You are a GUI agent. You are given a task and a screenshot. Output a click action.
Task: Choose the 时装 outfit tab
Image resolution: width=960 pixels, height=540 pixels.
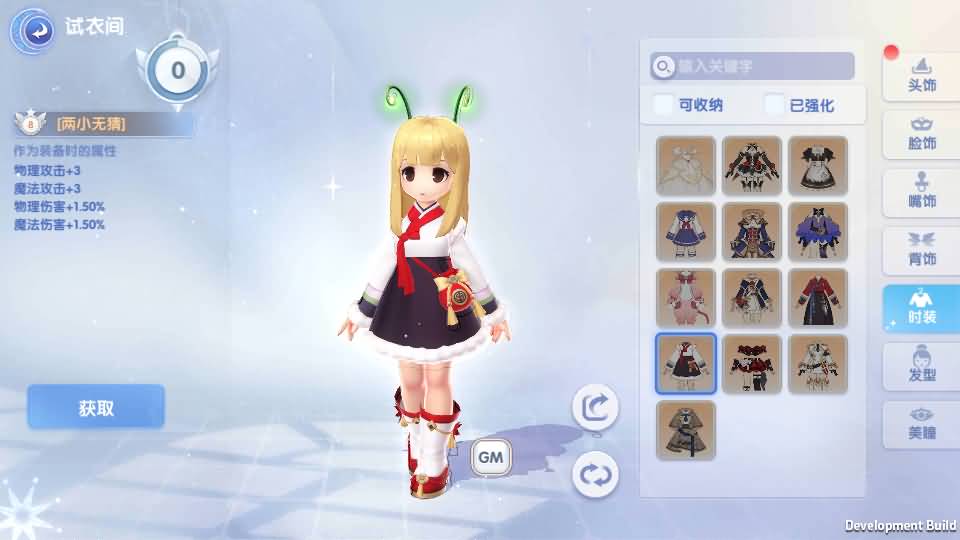pos(920,308)
